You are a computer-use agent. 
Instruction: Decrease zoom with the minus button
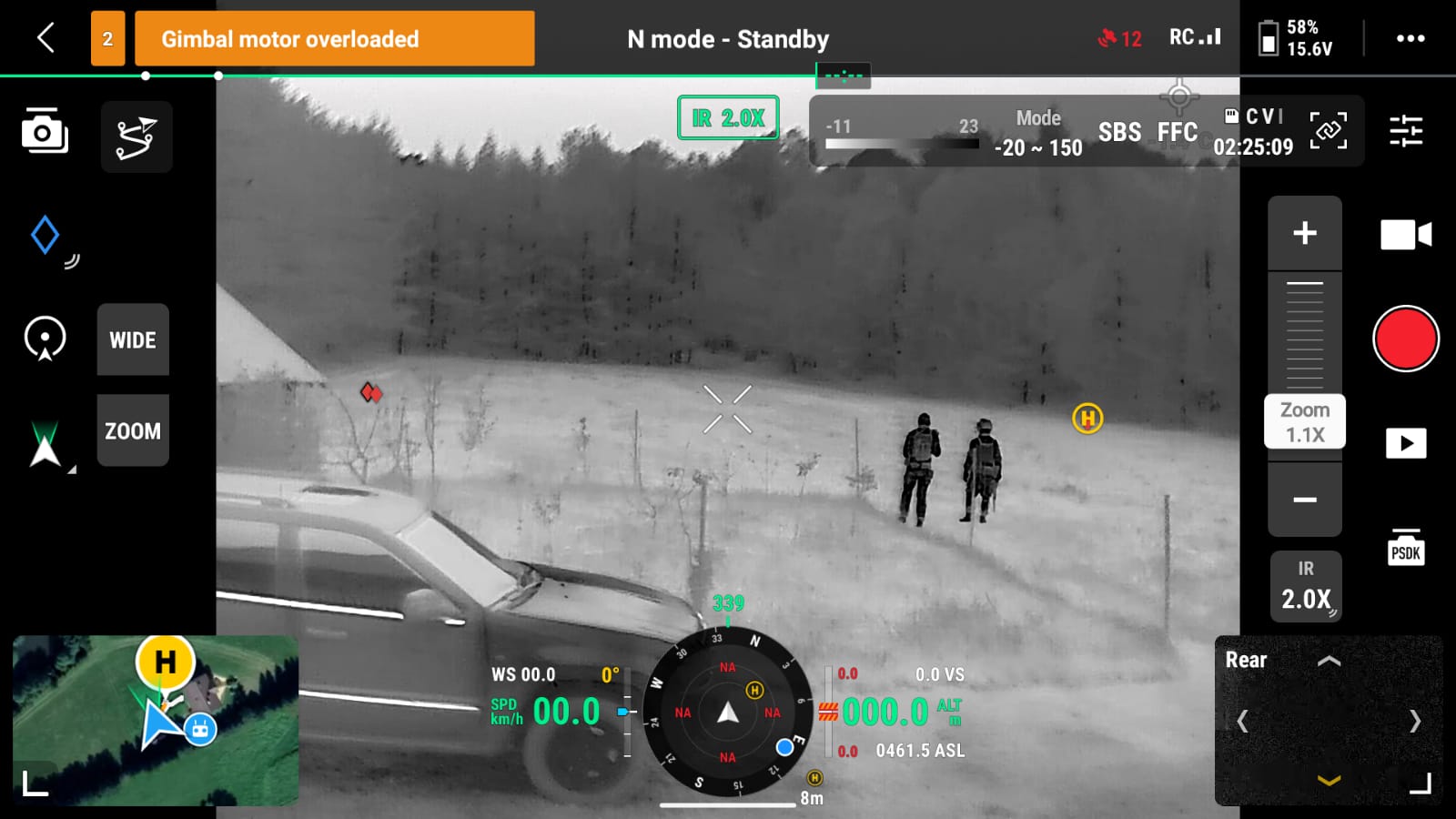coord(1305,500)
